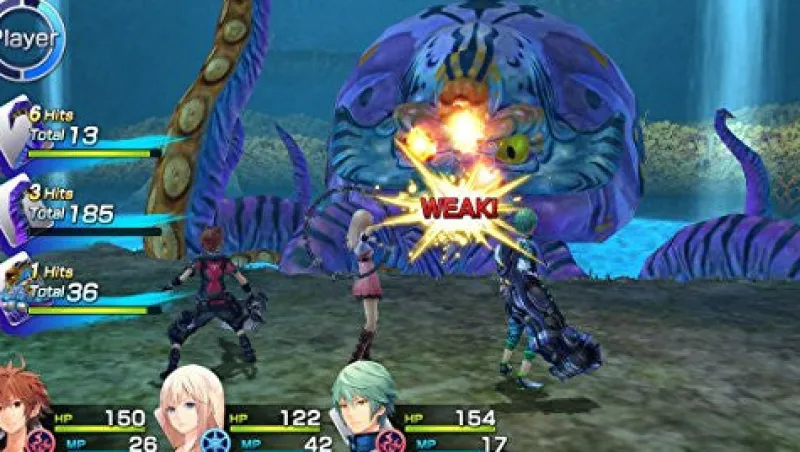The height and width of the screenshot is (452, 800).
Task: Click the circular Player turn gauge
Action: click(x=28, y=38)
